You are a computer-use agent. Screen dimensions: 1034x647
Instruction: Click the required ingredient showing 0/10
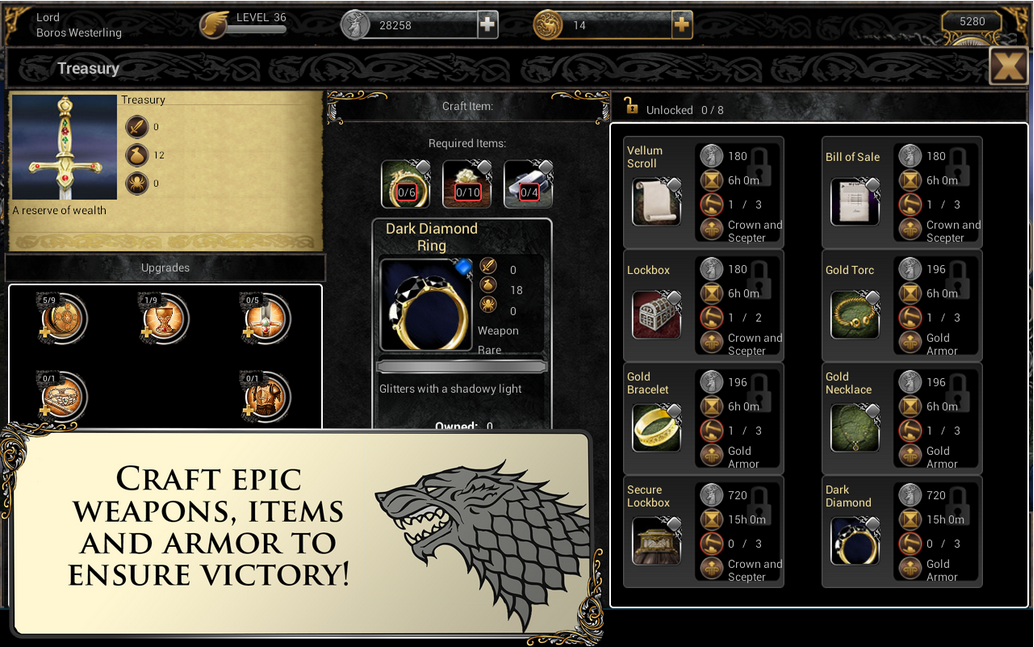pyautogui.click(x=467, y=184)
